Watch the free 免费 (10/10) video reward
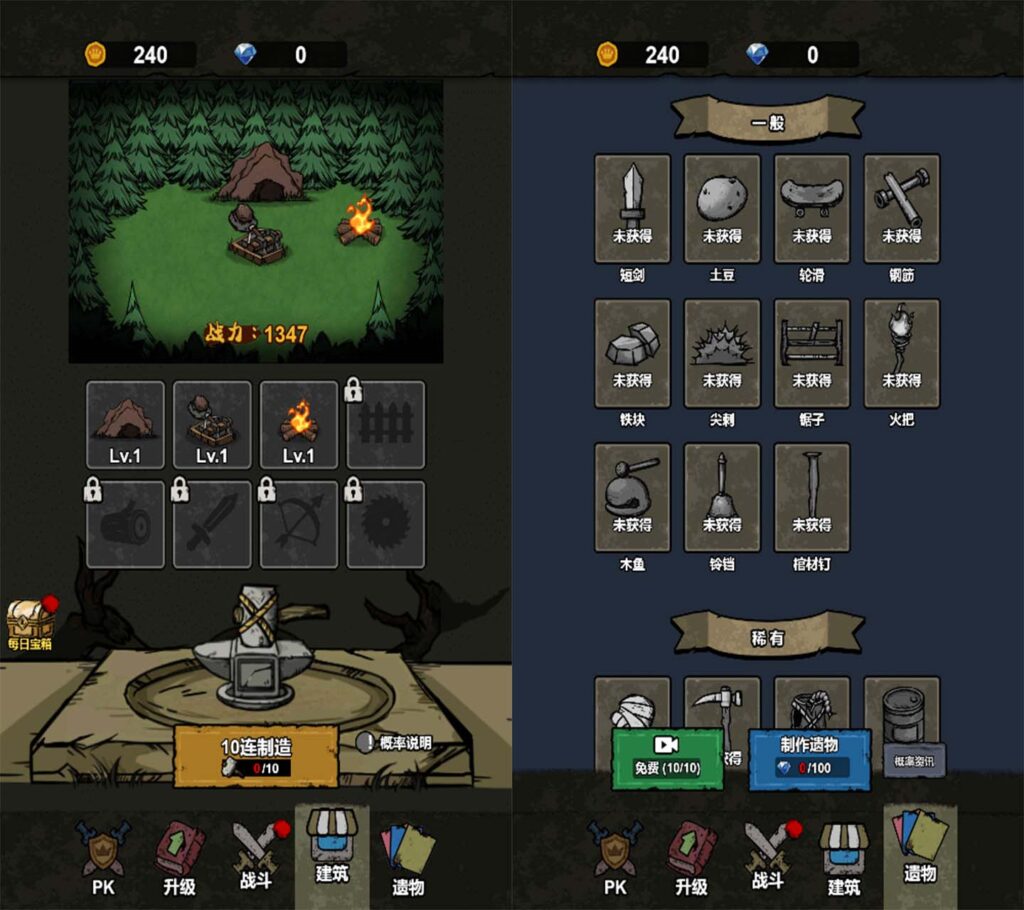The image size is (1024, 910). click(666, 757)
